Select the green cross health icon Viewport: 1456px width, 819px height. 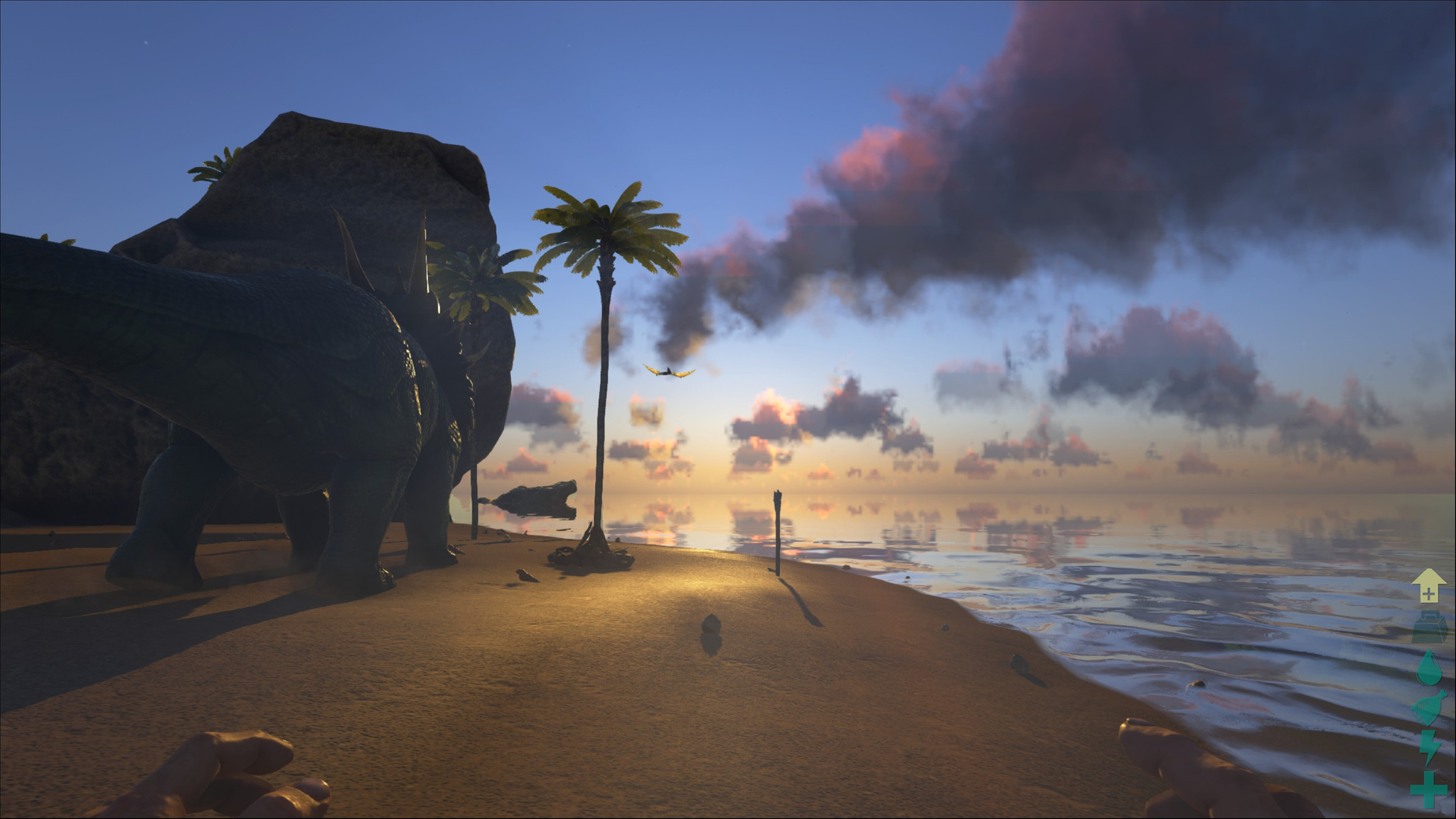(x=1429, y=790)
